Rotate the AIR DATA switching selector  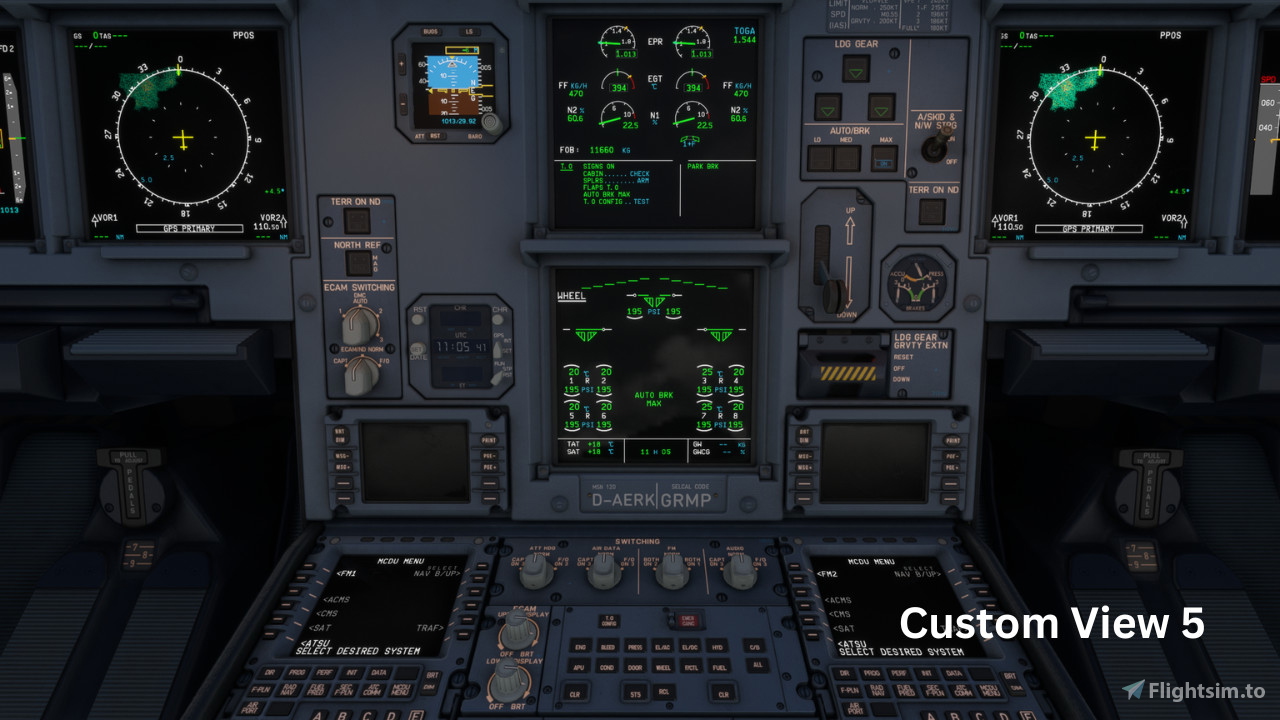pyautogui.click(x=603, y=573)
